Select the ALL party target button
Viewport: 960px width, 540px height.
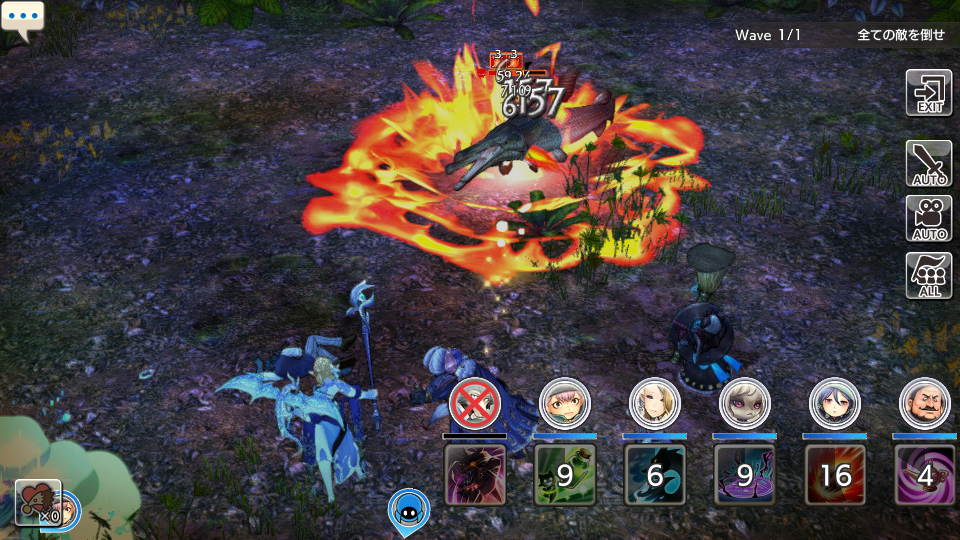[x=928, y=275]
